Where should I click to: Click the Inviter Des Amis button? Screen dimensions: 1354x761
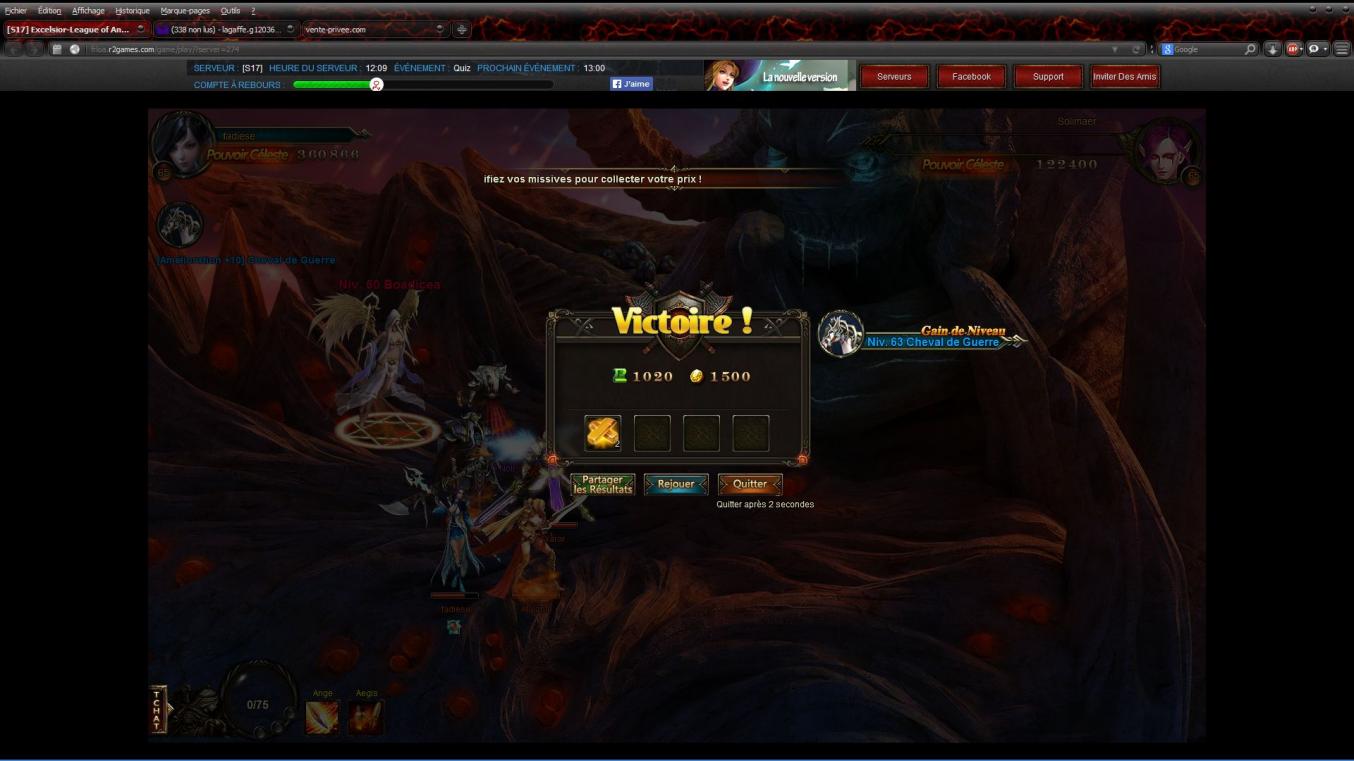1124,77
